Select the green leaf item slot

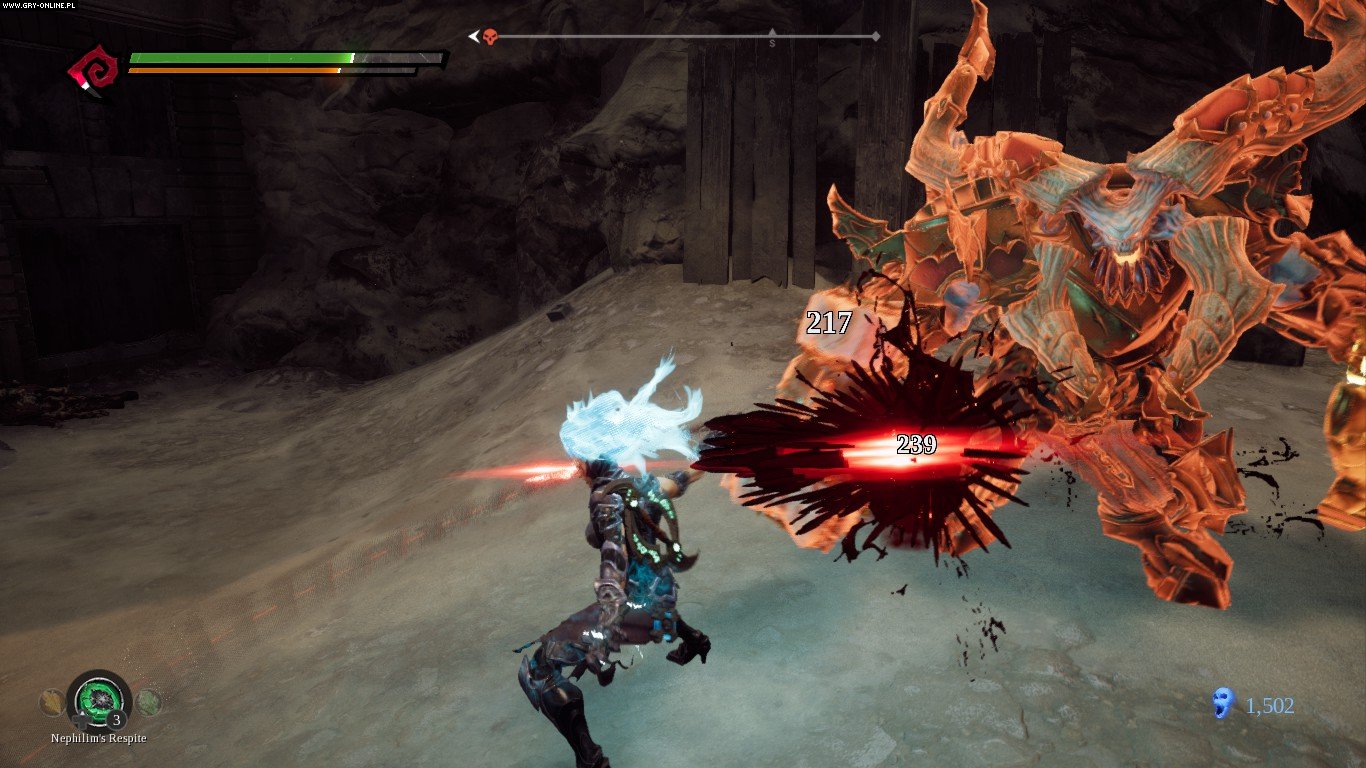point(148,702)
